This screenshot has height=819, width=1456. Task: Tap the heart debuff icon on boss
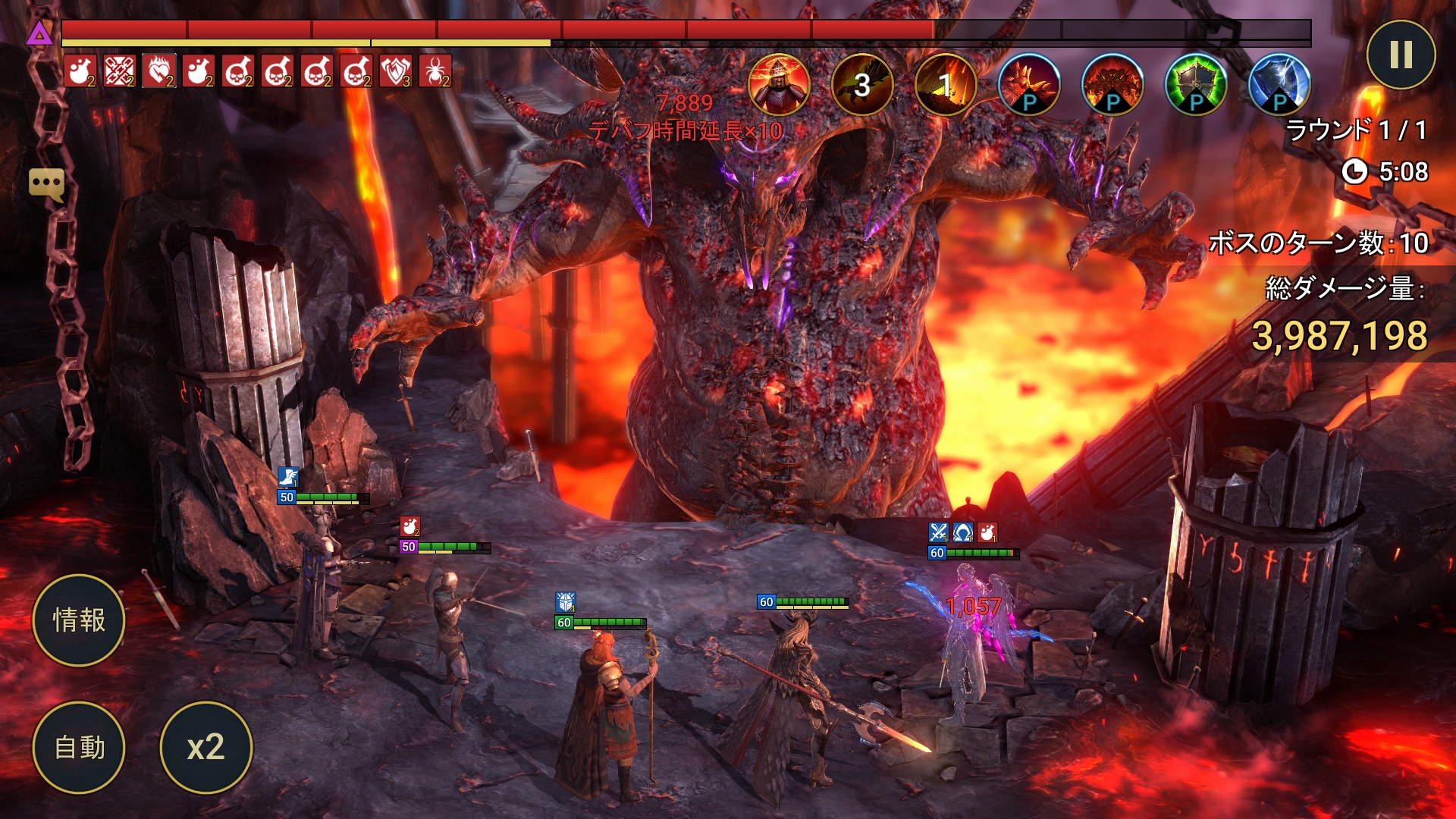[159, 71]
